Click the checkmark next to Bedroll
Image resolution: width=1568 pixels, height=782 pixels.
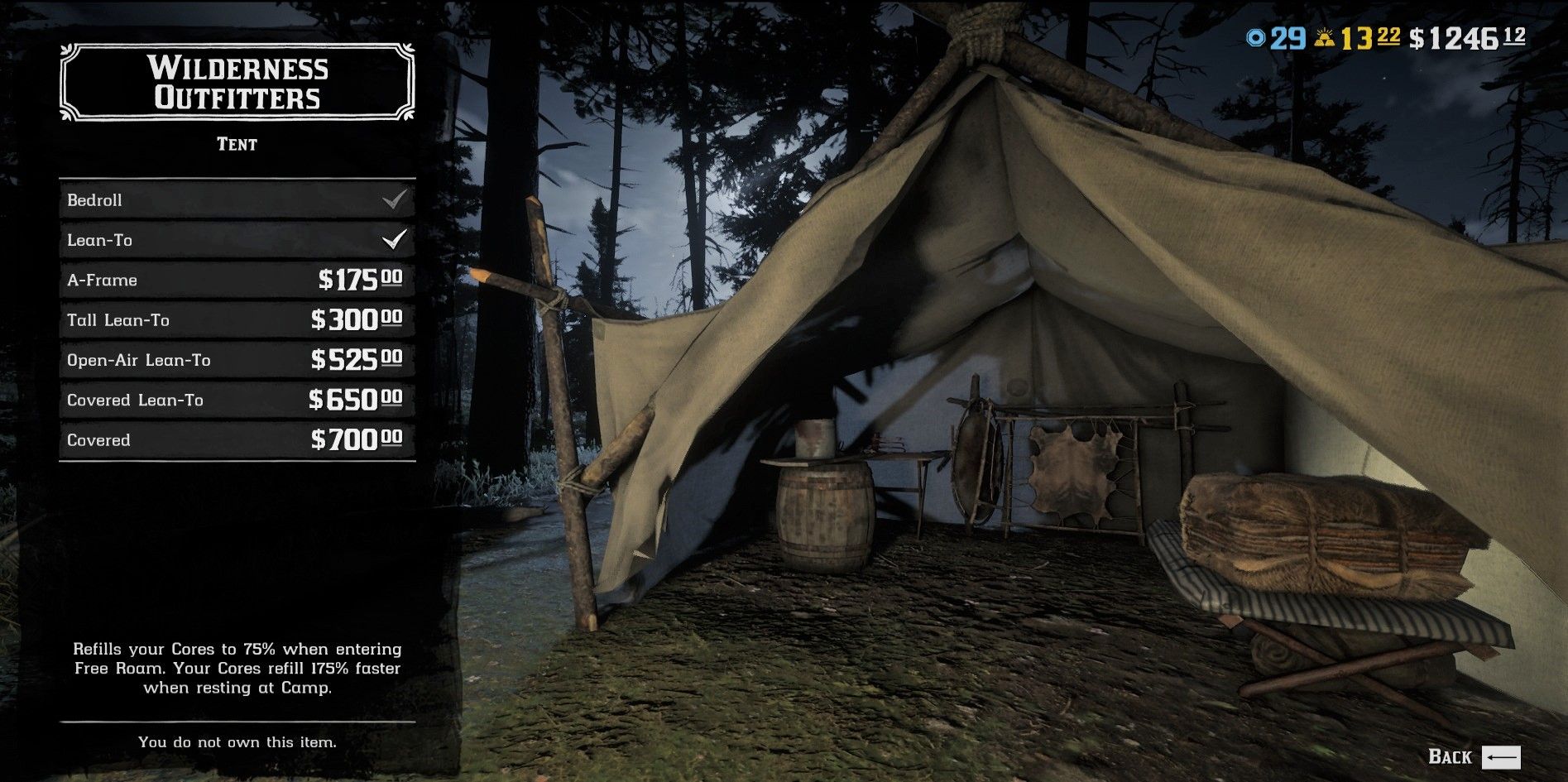pyautogui.click(x=396, y=199)
